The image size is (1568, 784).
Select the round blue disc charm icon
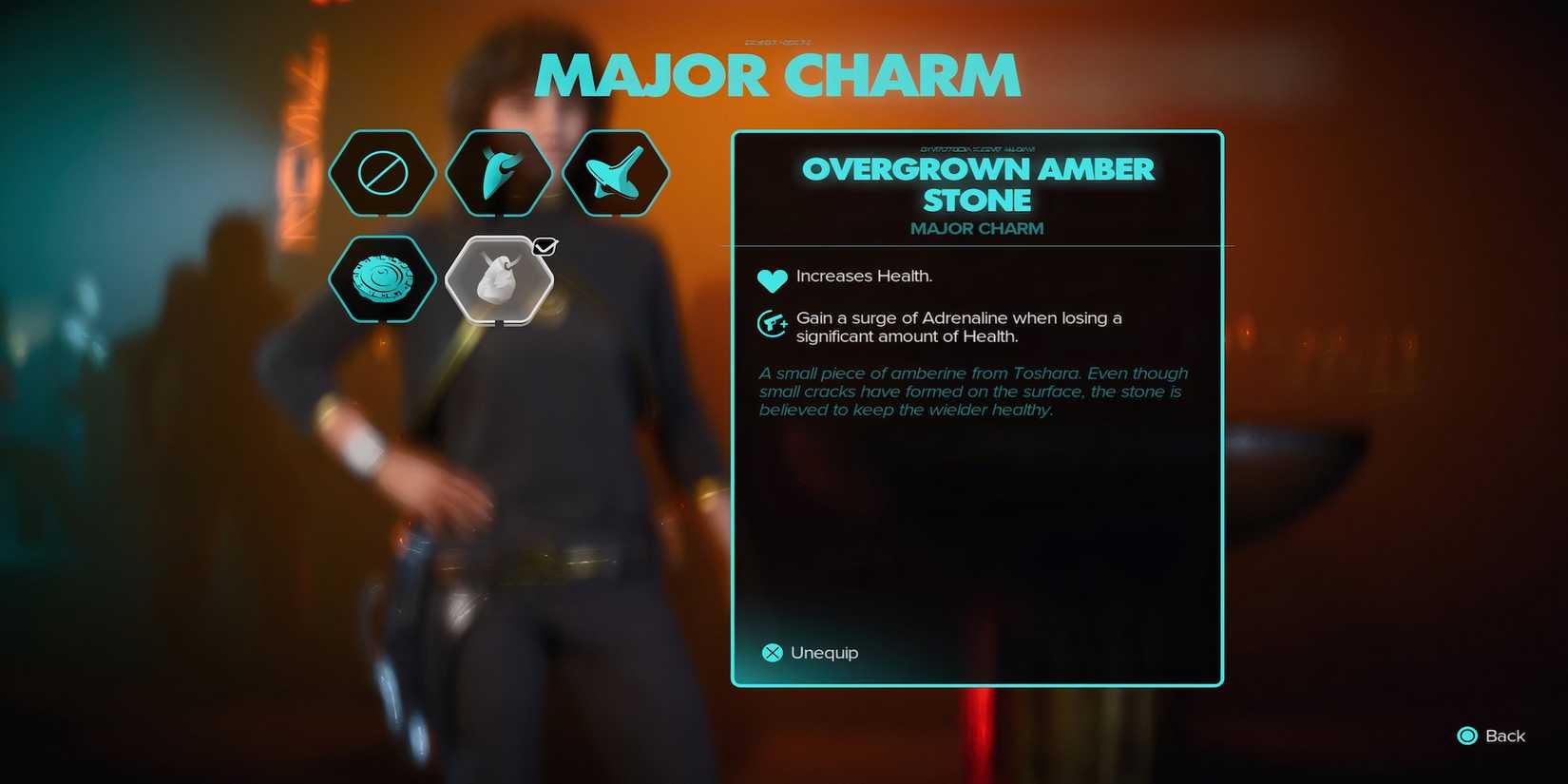coord(383,278)
